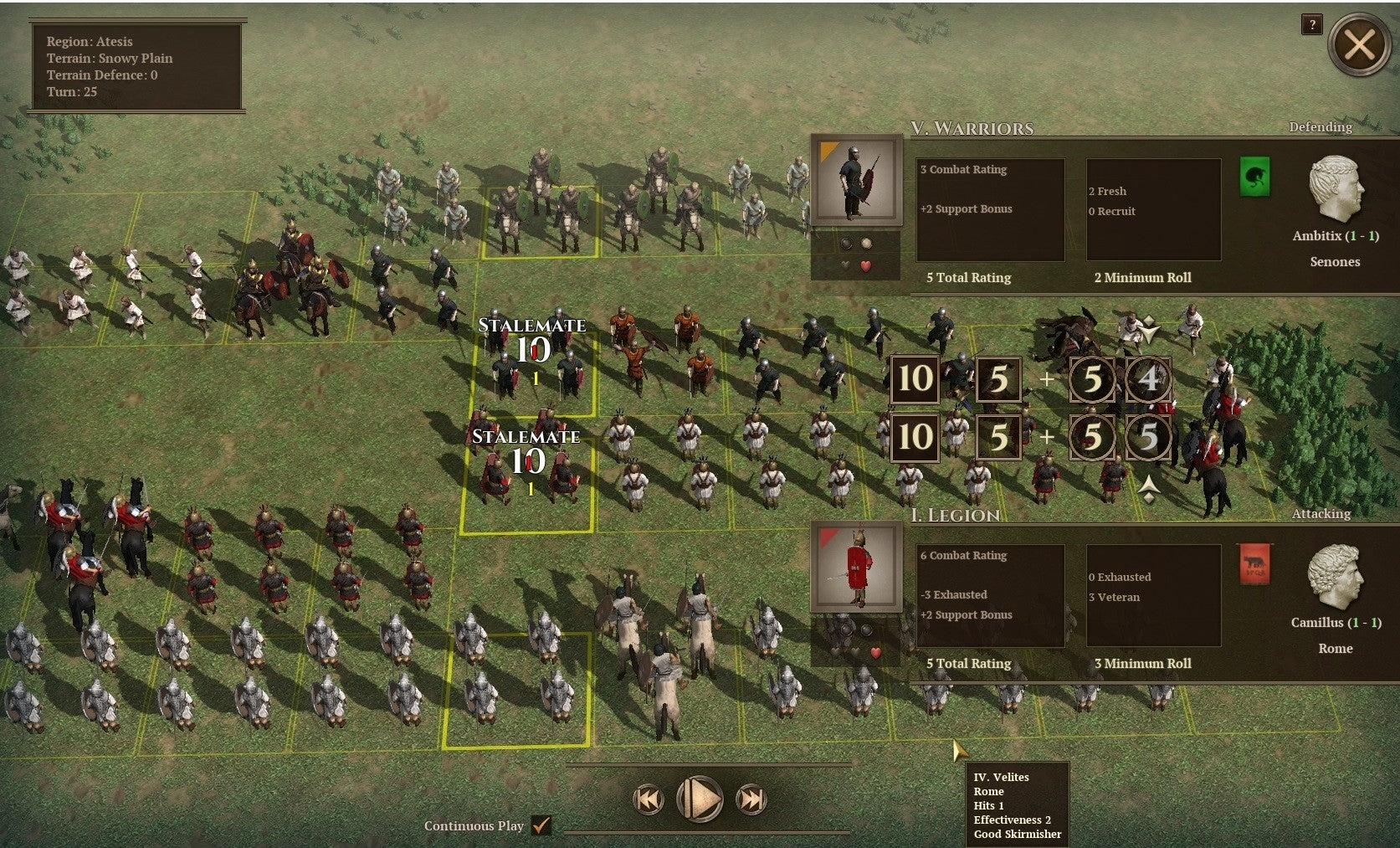
Task: Open the I. Legion legionary portrait
Action: coord(855,568)
